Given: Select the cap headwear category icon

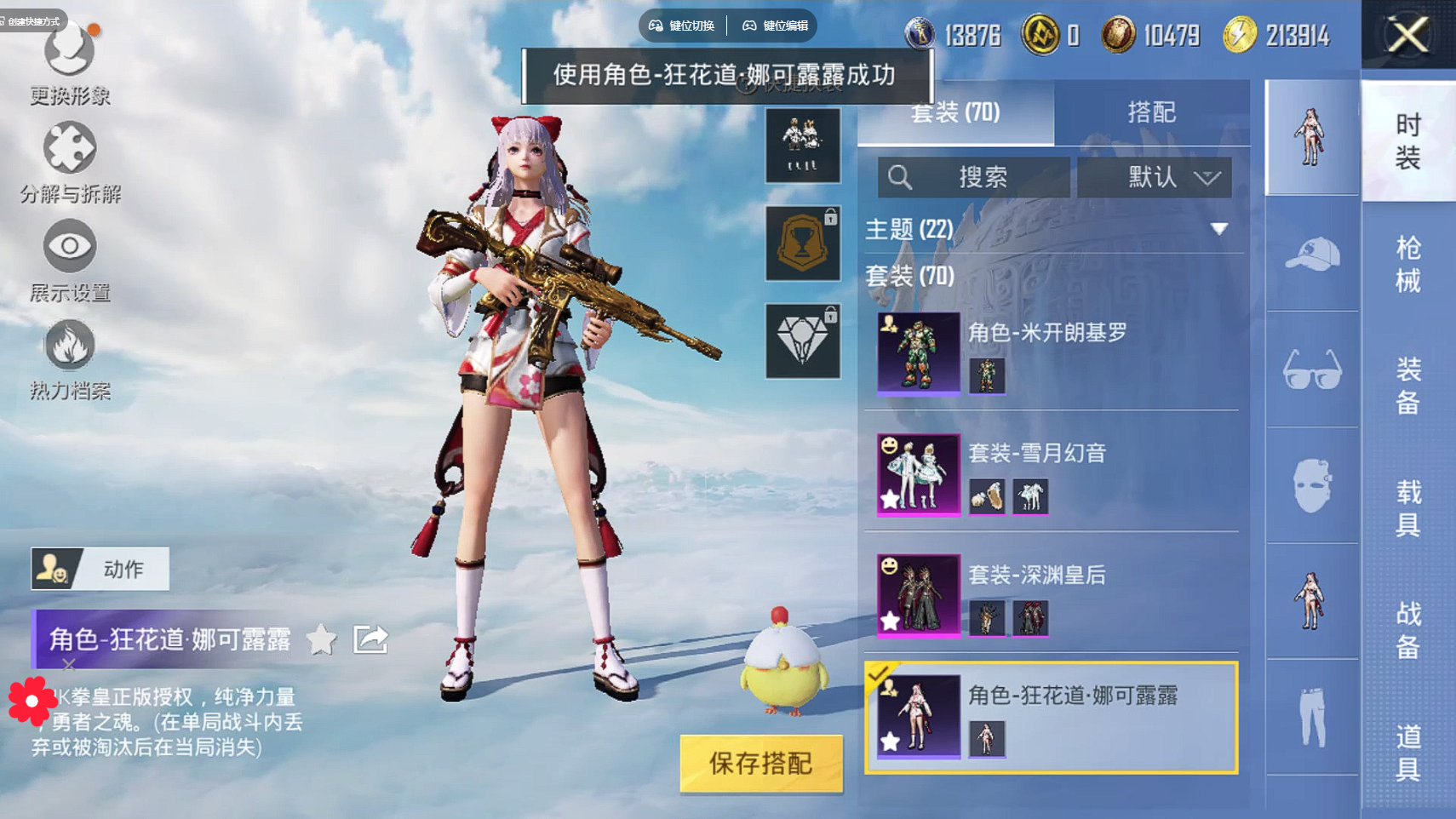Looking at the screenshot, I should tap(1312, 254).
